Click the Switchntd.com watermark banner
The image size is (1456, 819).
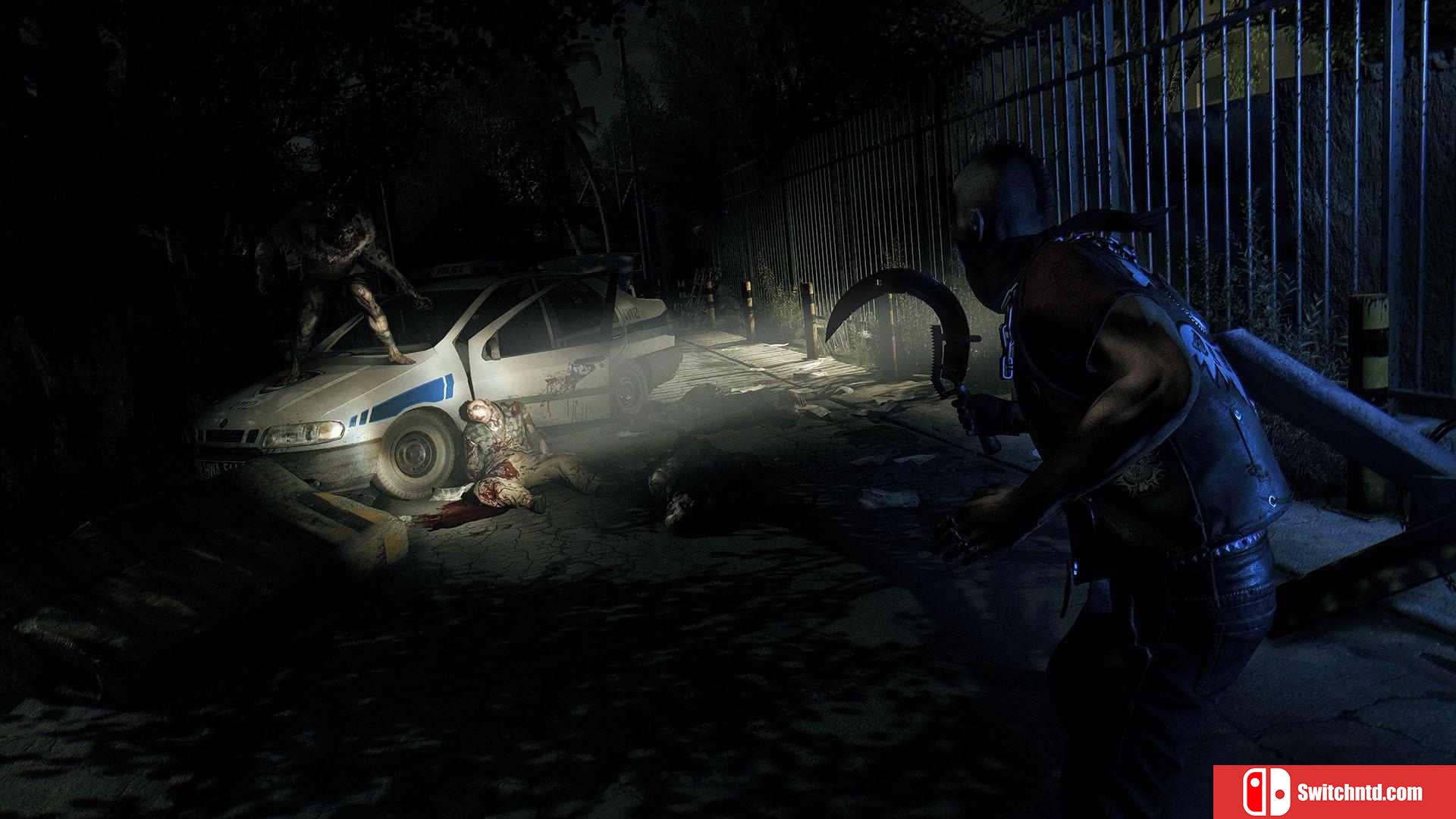(1334, 792)
